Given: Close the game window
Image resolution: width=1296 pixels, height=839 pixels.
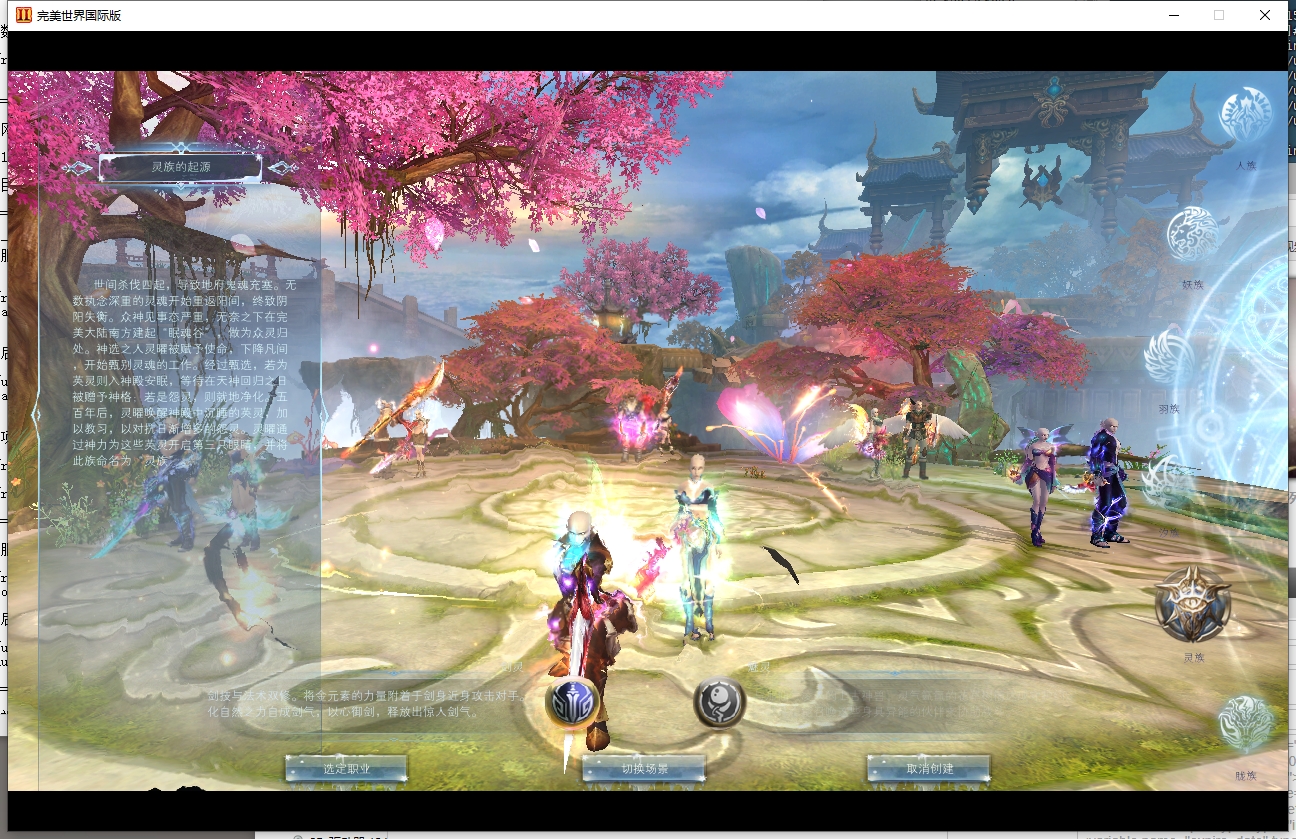Looking at the screenshot, I should [1265, 15].
